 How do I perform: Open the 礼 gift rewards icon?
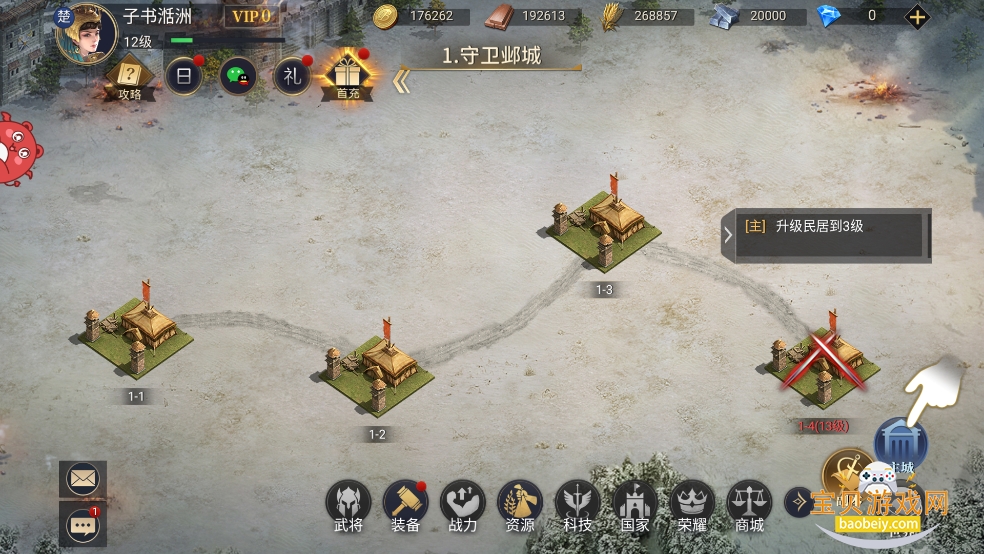[293, 77]
